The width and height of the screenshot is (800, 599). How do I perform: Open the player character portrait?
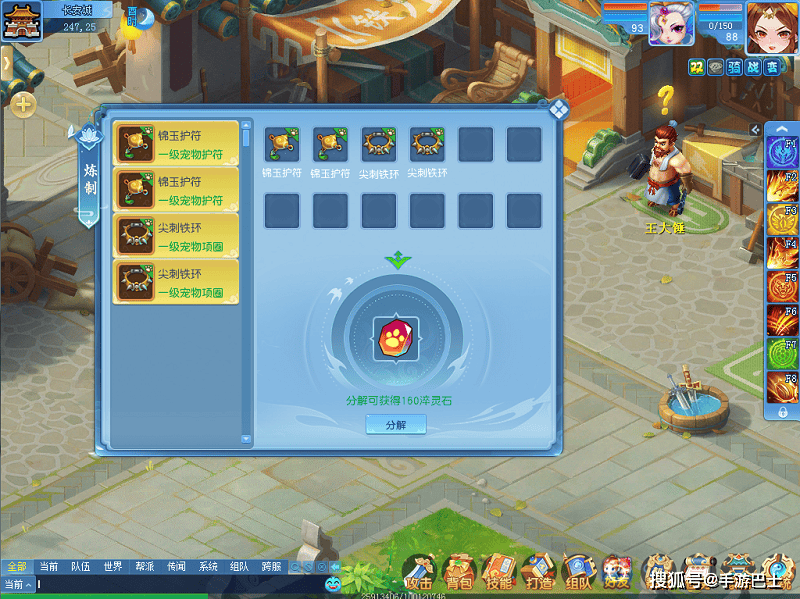(x=770, y=26)
